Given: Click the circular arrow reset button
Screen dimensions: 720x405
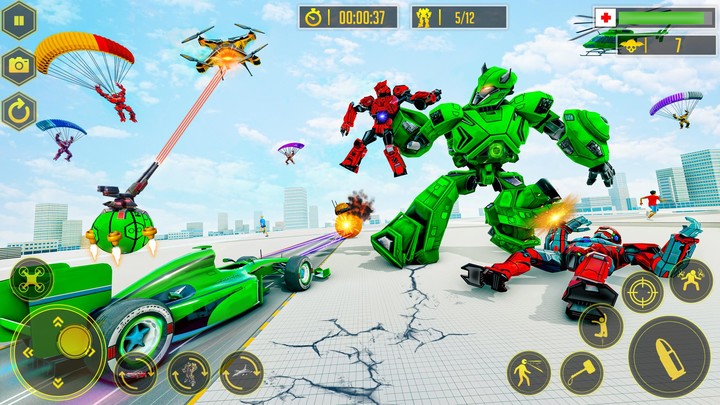Looking at the screenshot, I should coord(19,110).
